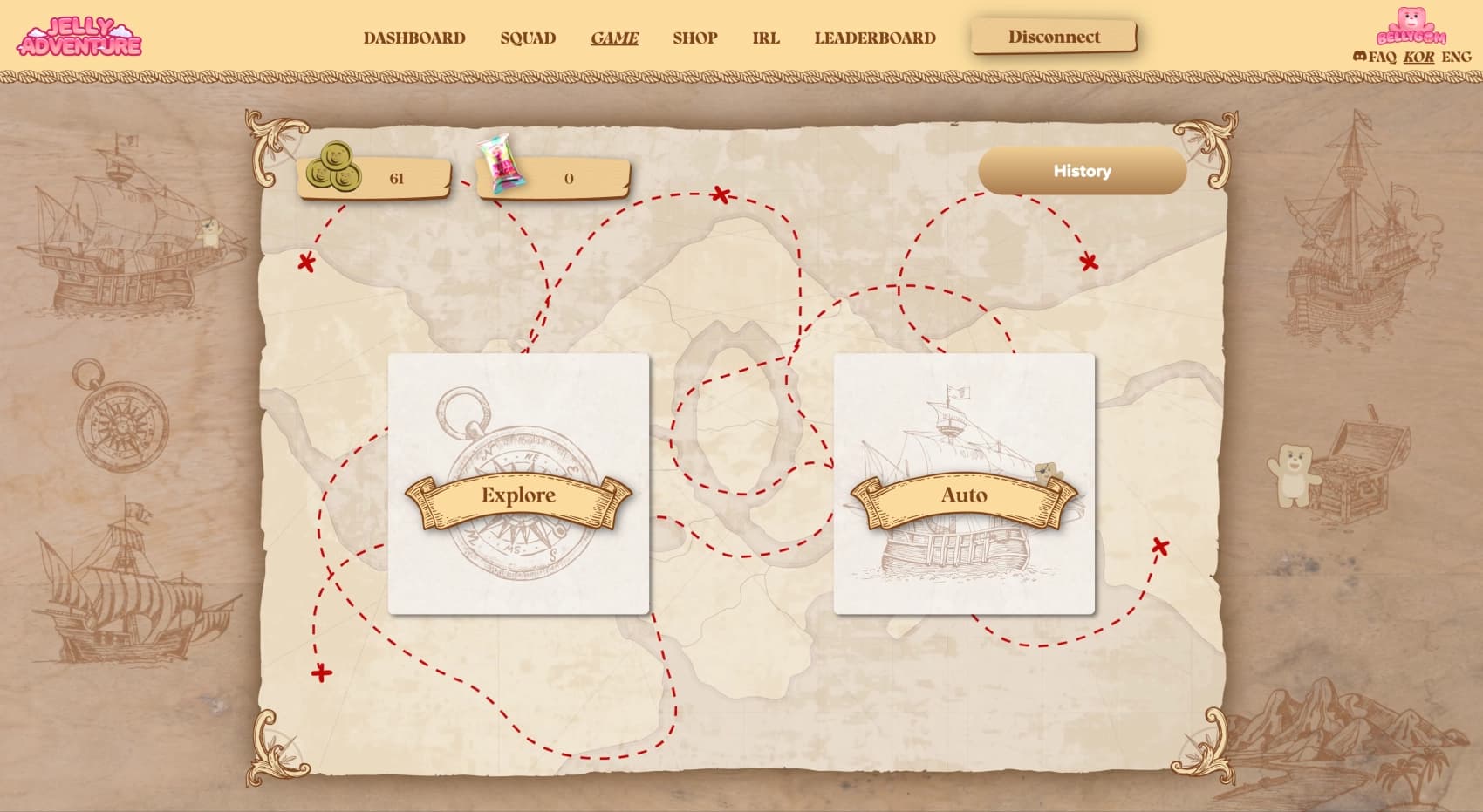The height and width of the screenshot is (812, 1483).
Task: Open the IRL page
Action: click(x=766, y=38)
